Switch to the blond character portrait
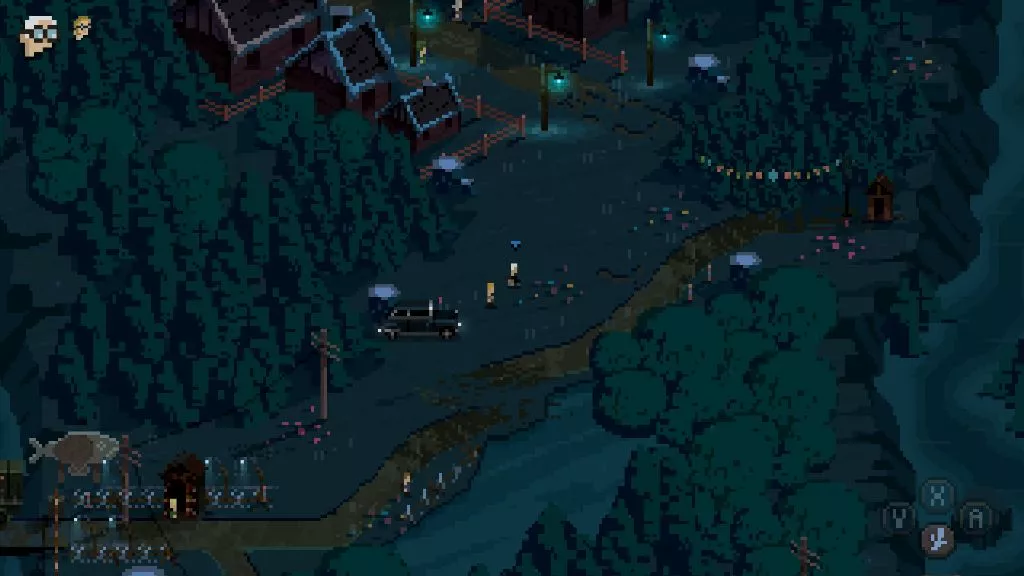This screenshot has height=576, width=1024. tap(81, 27)
